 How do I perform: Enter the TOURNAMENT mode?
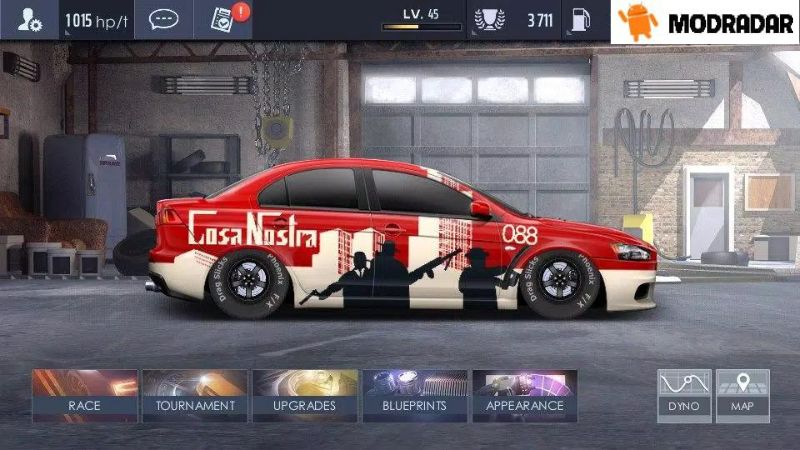195,394
